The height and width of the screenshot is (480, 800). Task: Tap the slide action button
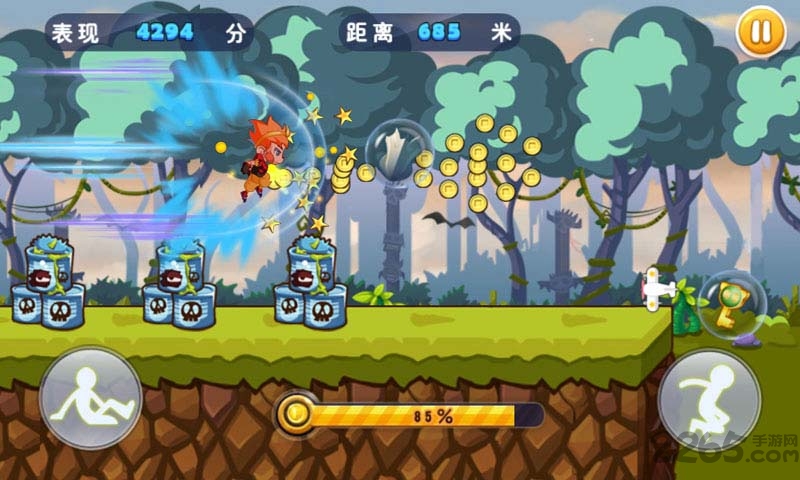(x=90, y=397)
